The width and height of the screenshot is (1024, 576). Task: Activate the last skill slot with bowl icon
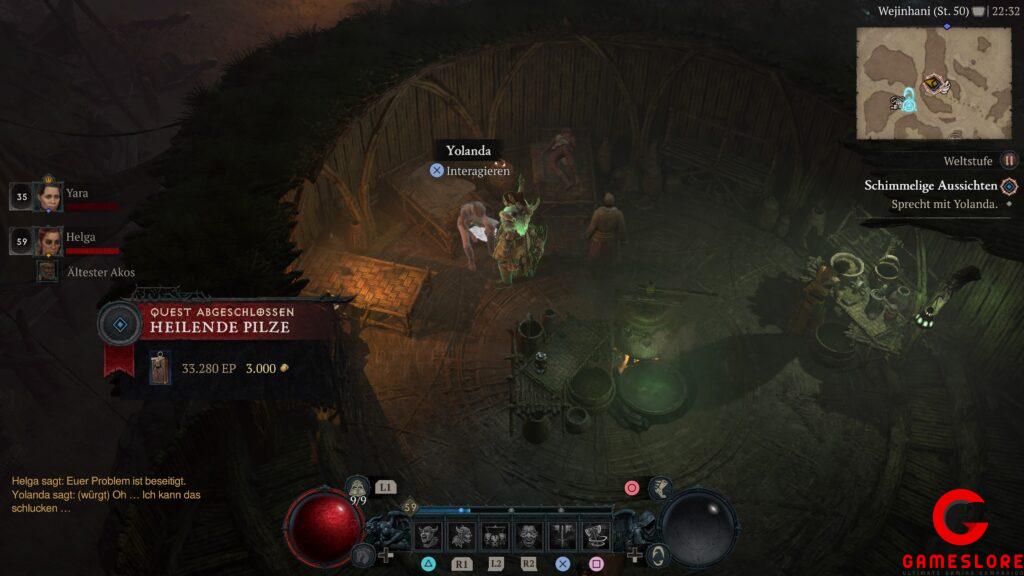coord(596,535)
